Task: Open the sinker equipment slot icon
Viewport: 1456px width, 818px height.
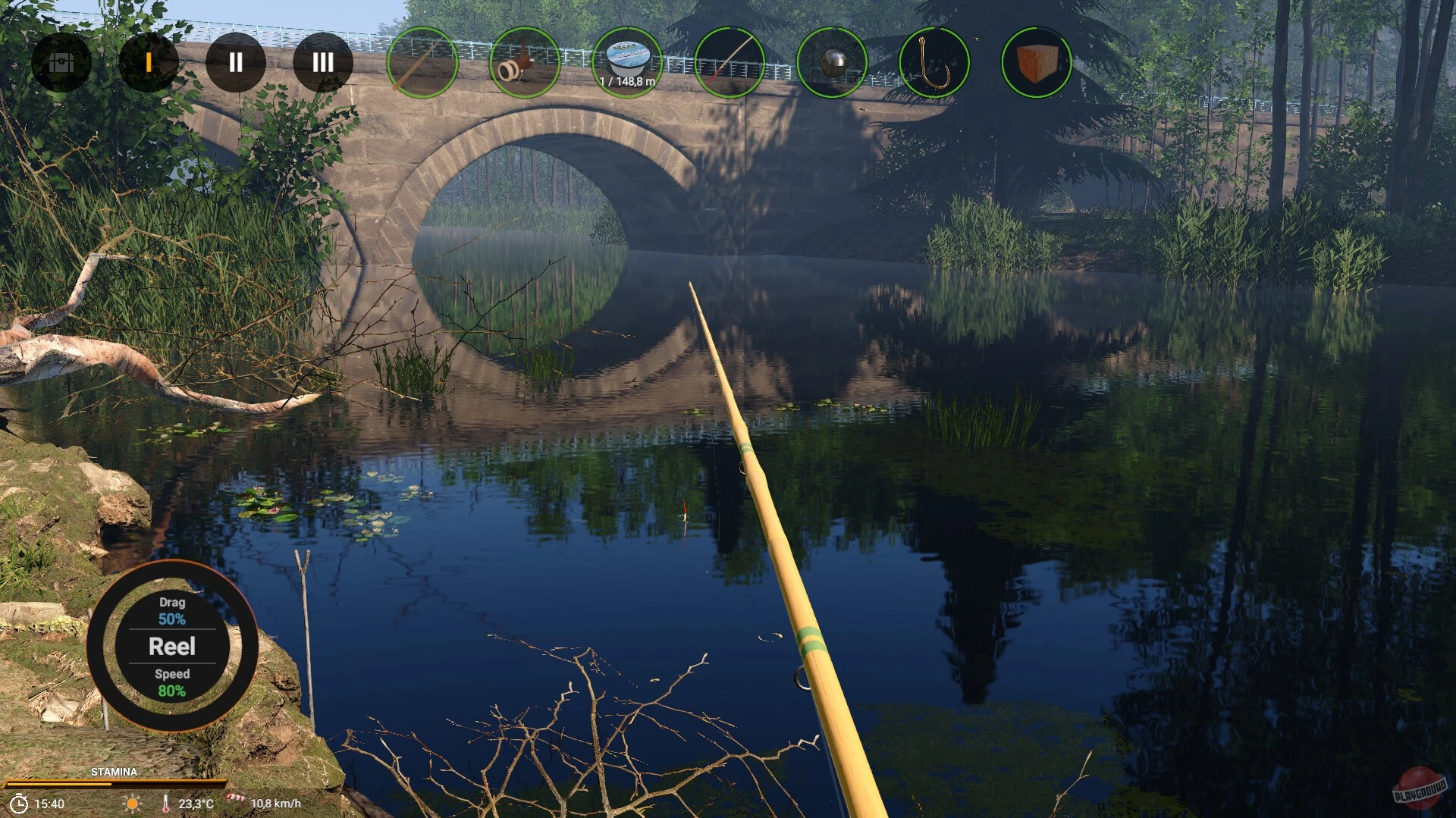Action: click(833, 64)
